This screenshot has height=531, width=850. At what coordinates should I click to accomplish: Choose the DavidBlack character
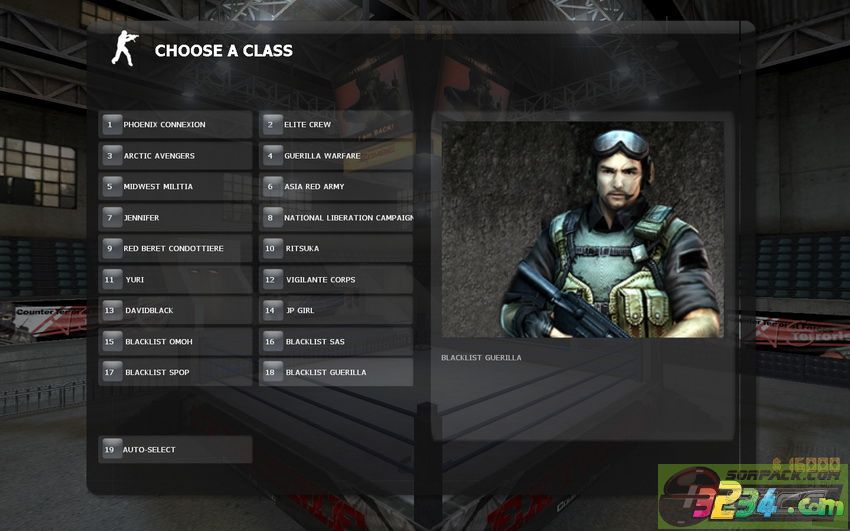[x=175, y=311]
